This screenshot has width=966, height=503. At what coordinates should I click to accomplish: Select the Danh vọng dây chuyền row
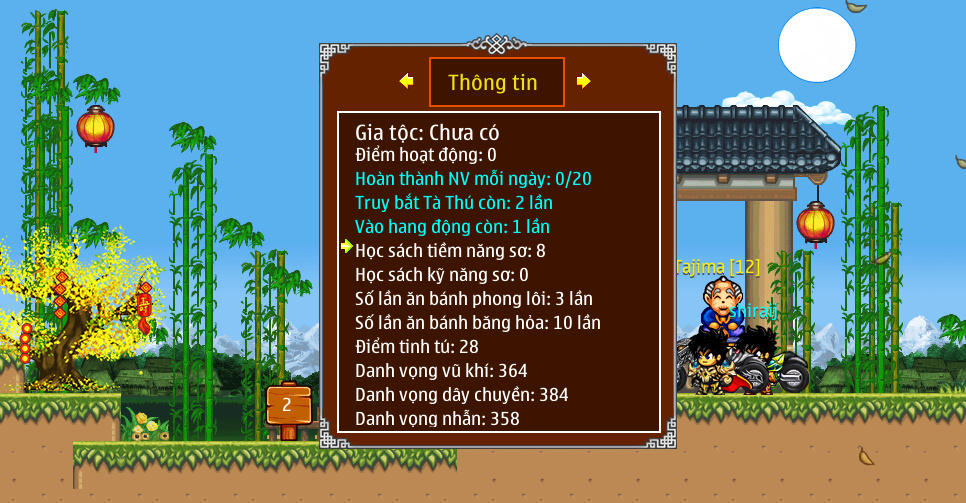tap(462, 395)
